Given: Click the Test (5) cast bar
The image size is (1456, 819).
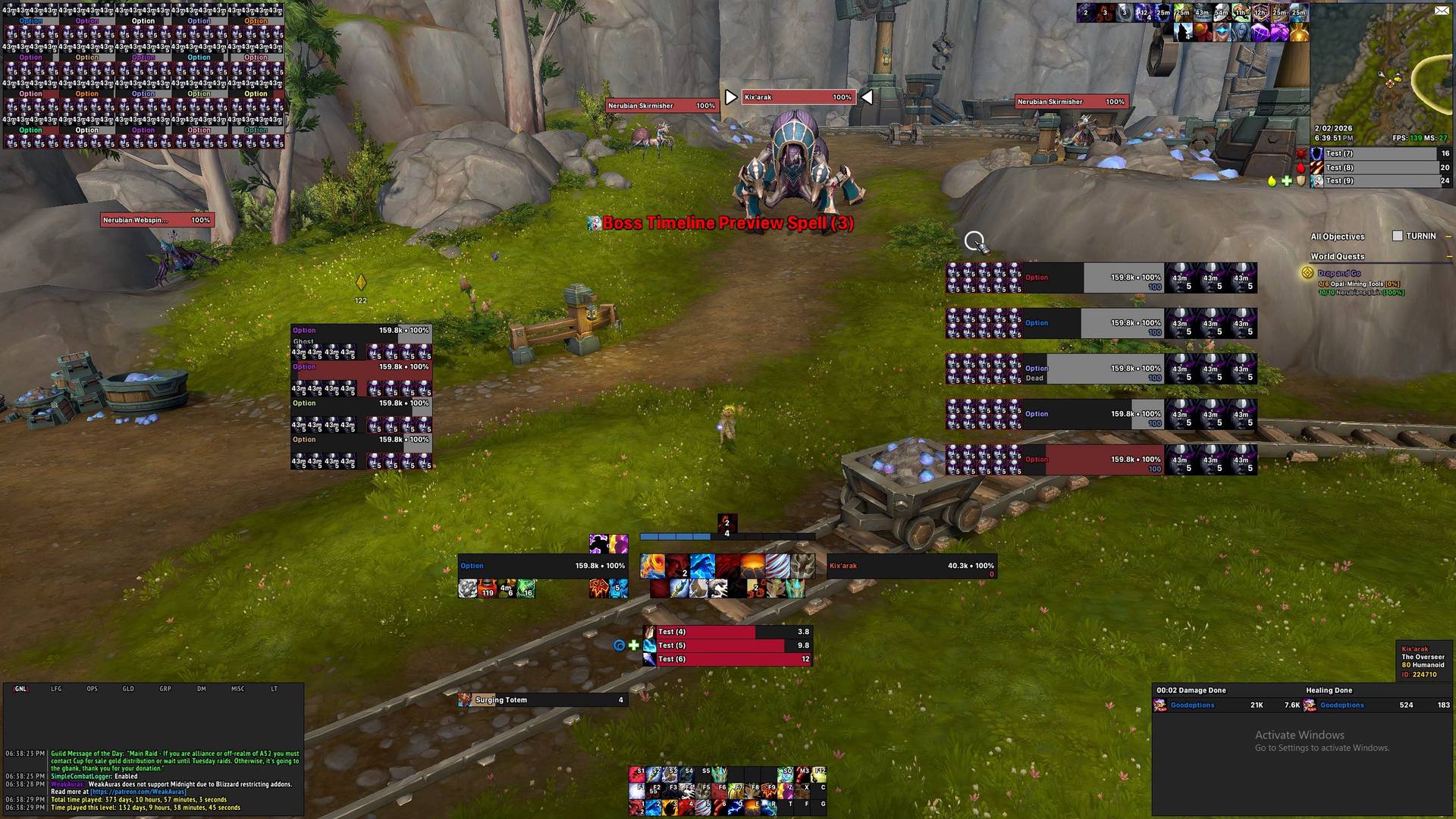Looking at the screenshot, I should tap(728, 645).
